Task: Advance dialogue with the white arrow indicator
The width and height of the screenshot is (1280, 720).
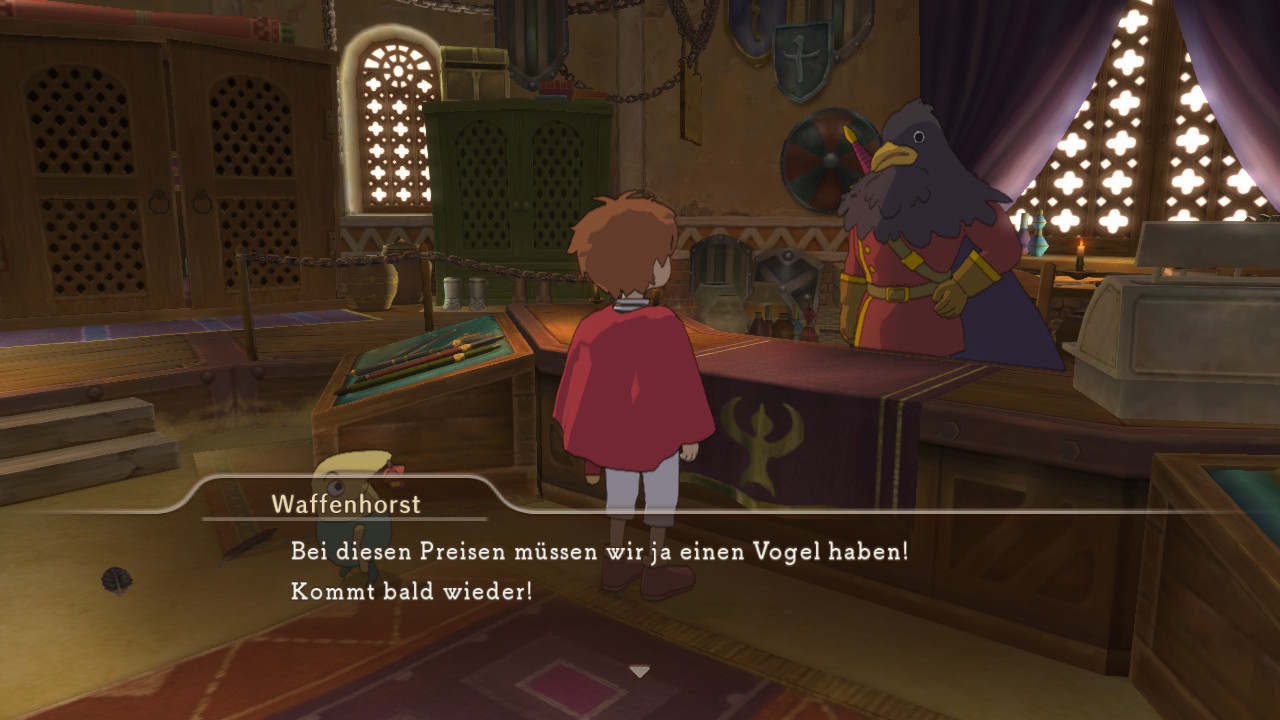Action: click(639, 671)
